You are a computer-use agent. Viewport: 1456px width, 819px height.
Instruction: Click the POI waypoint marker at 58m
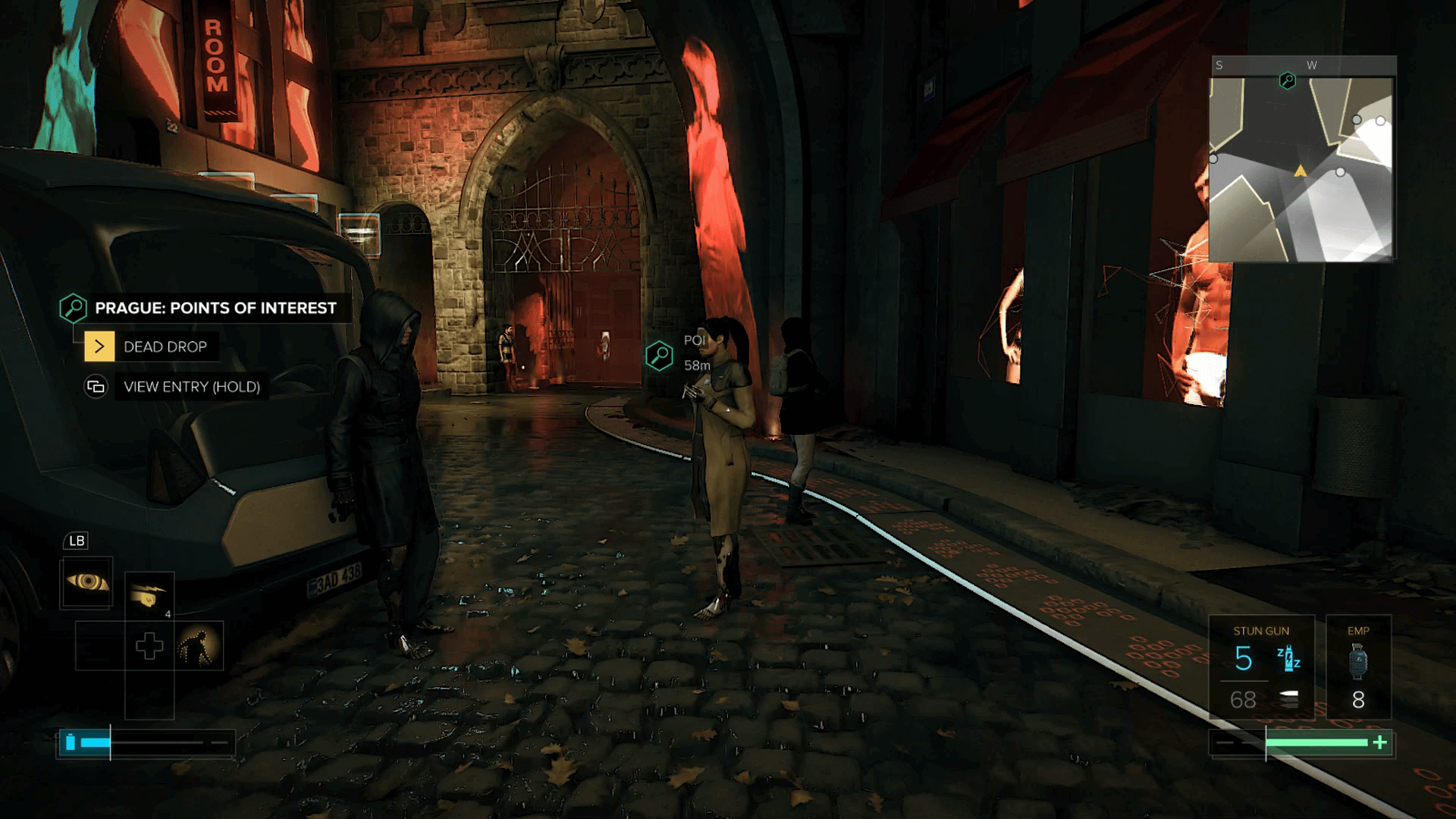(659, 355)
